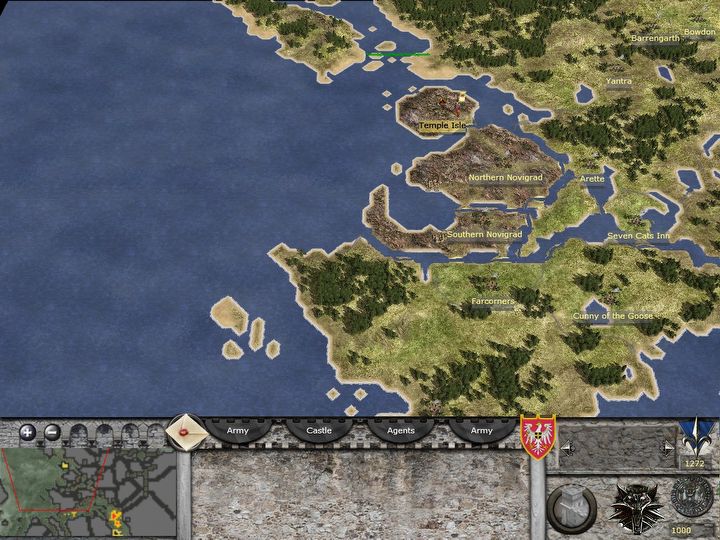Screen dimensions: 720x540
Task: Zoom in the minimap with the plus button
Action: (x=28, y=433)
